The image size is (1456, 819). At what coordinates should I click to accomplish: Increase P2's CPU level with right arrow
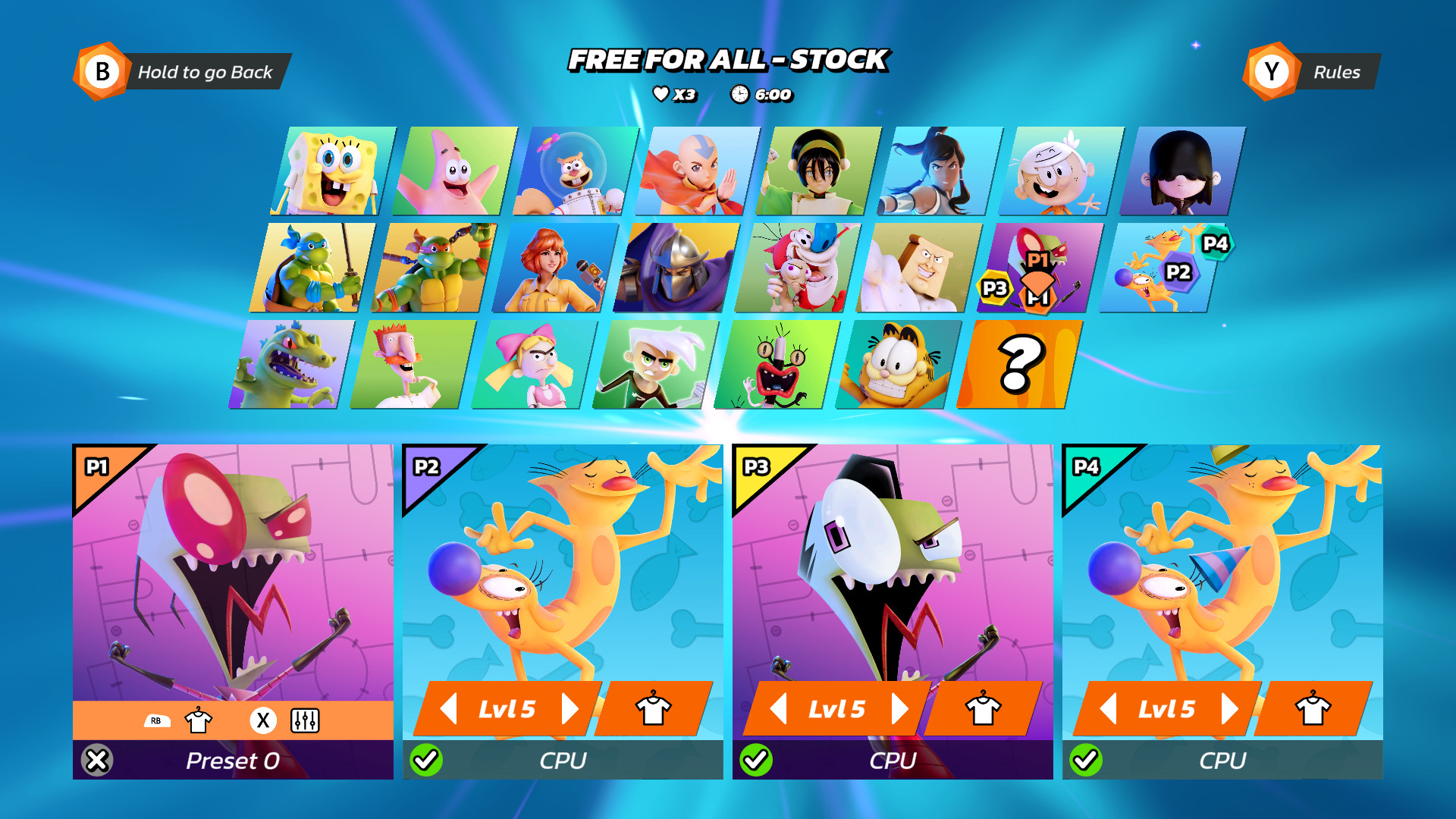point(571,708)
